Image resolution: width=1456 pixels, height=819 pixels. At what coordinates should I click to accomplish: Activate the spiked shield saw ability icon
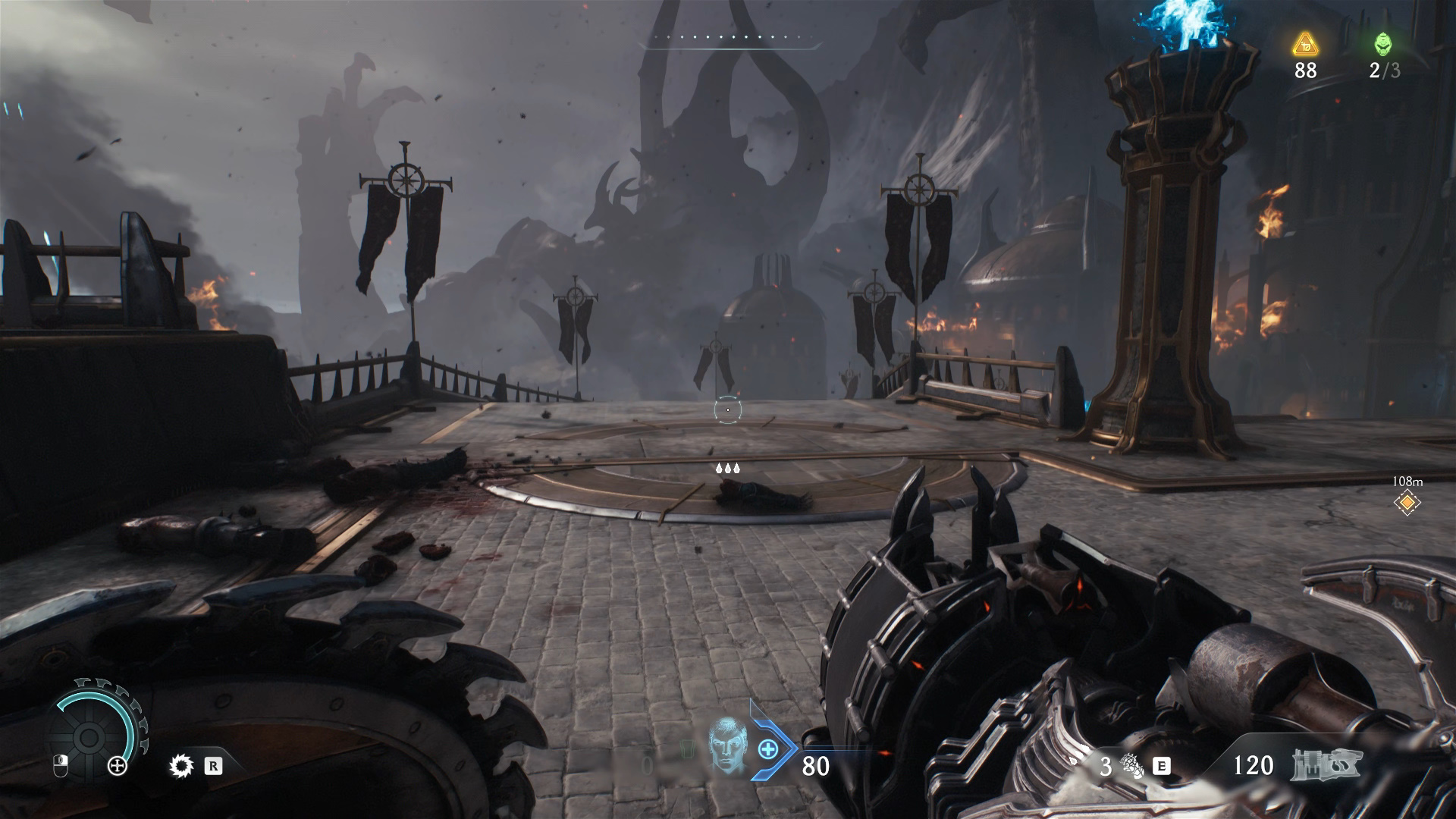pyautogui.click(x=181, y=766)
